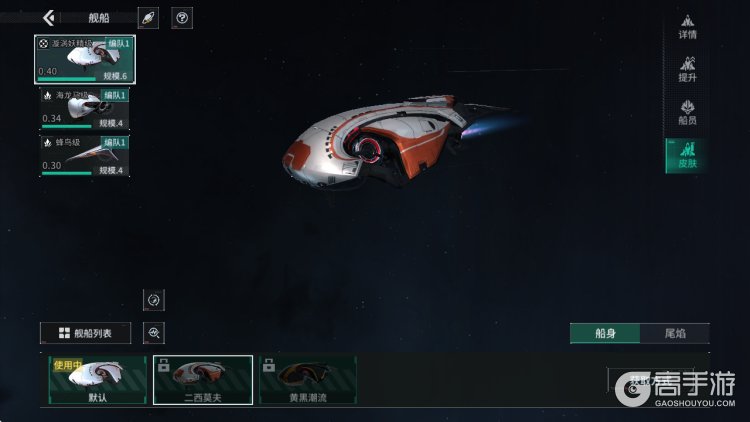Open the 详情 details tab
This screenshot has height=422, width=750.
[687, 27]
